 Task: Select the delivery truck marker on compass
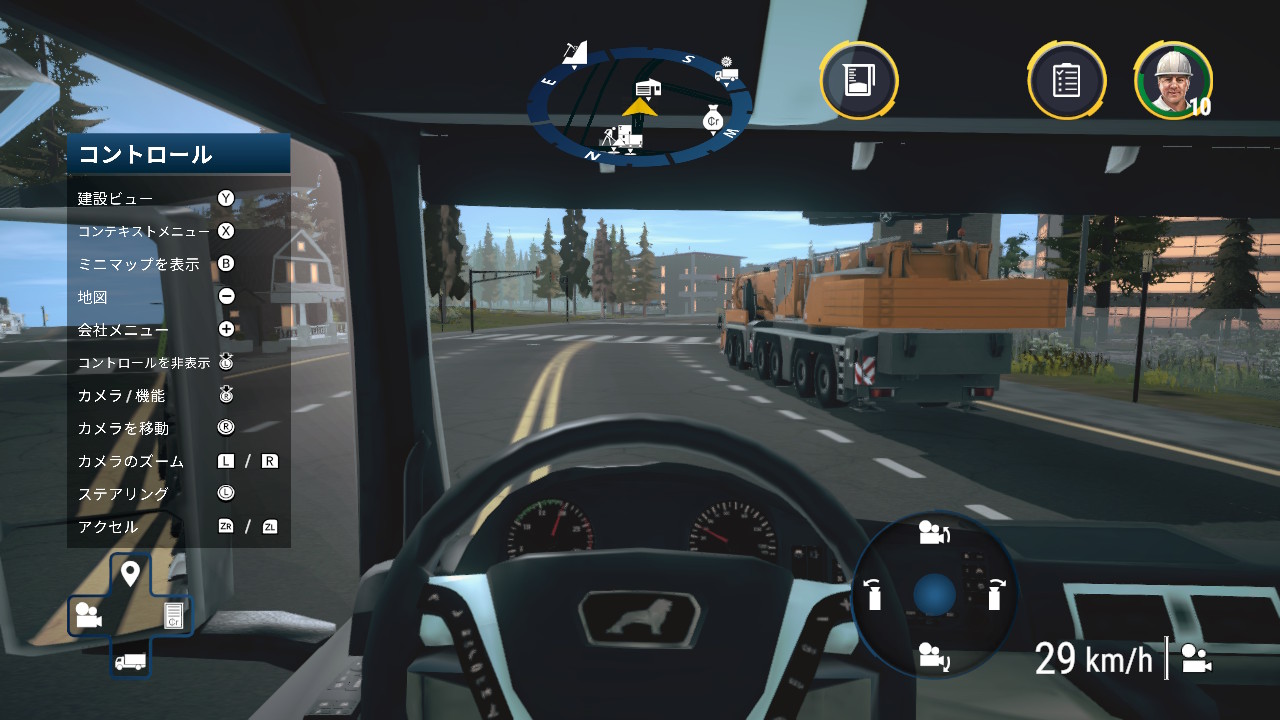pyautogui.click(x=727, y=71)
